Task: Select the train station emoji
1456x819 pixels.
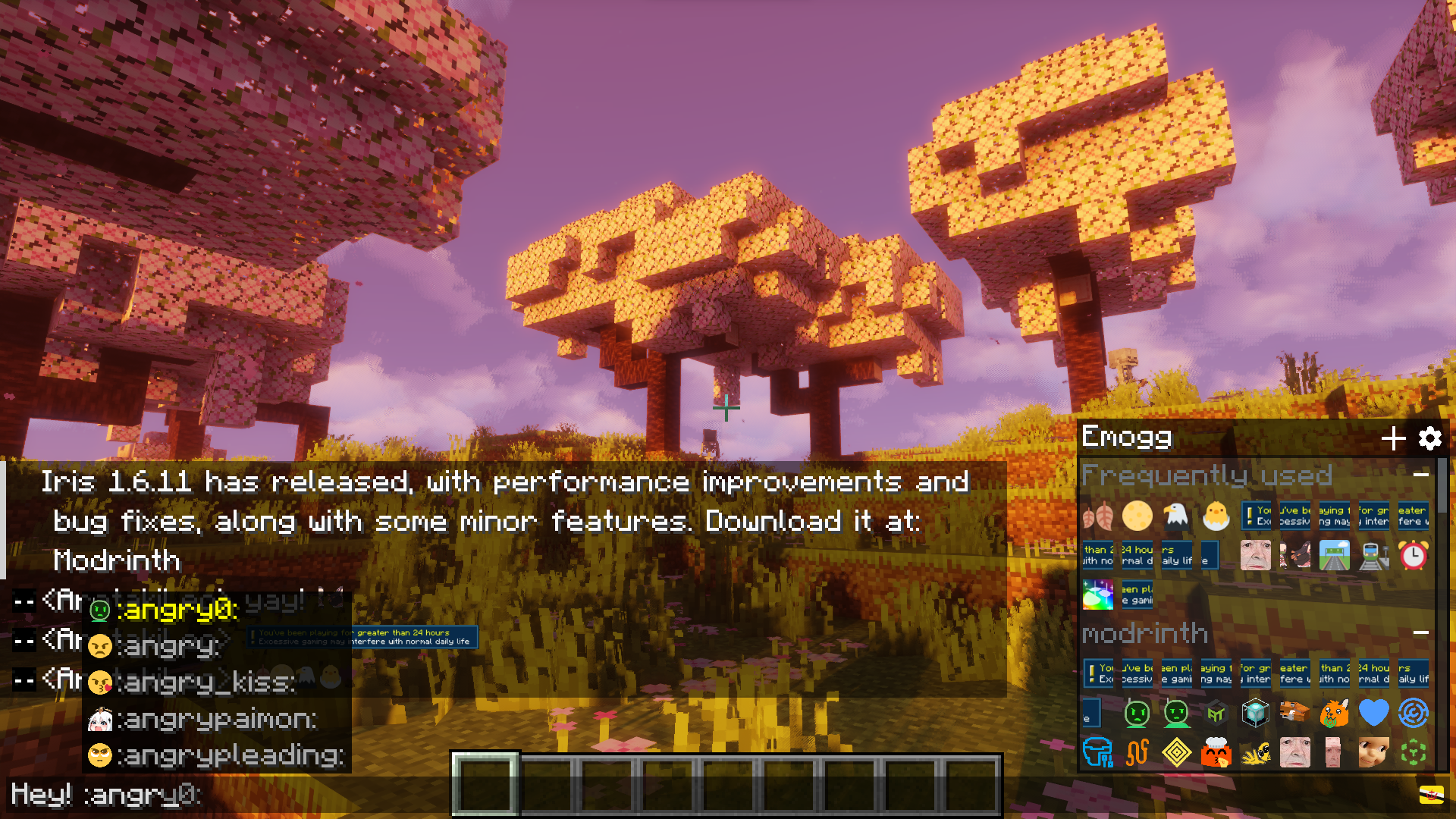Action: pyautogui.click(x=1373, y=556)
